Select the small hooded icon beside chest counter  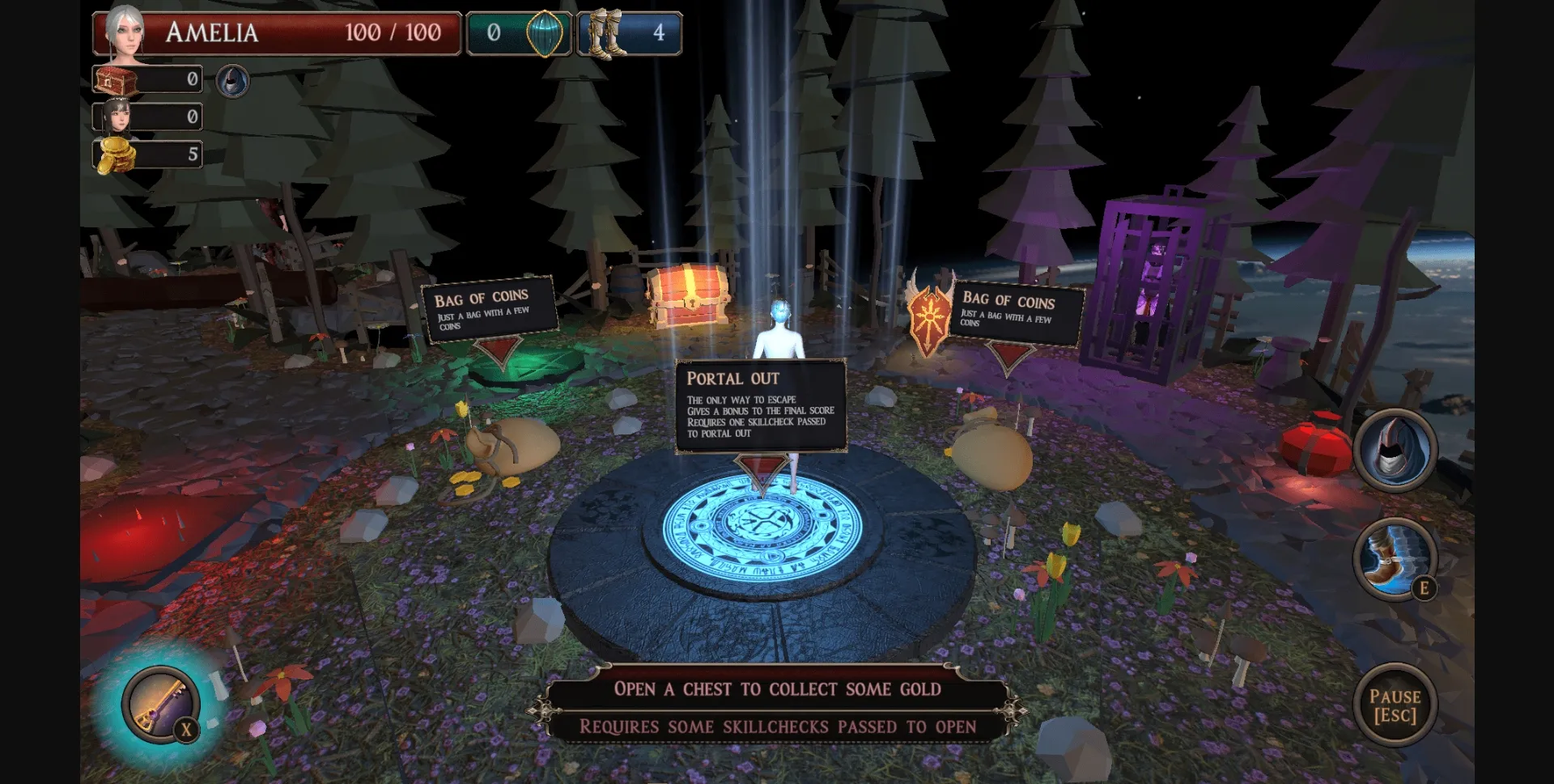(x=232, y=81)
